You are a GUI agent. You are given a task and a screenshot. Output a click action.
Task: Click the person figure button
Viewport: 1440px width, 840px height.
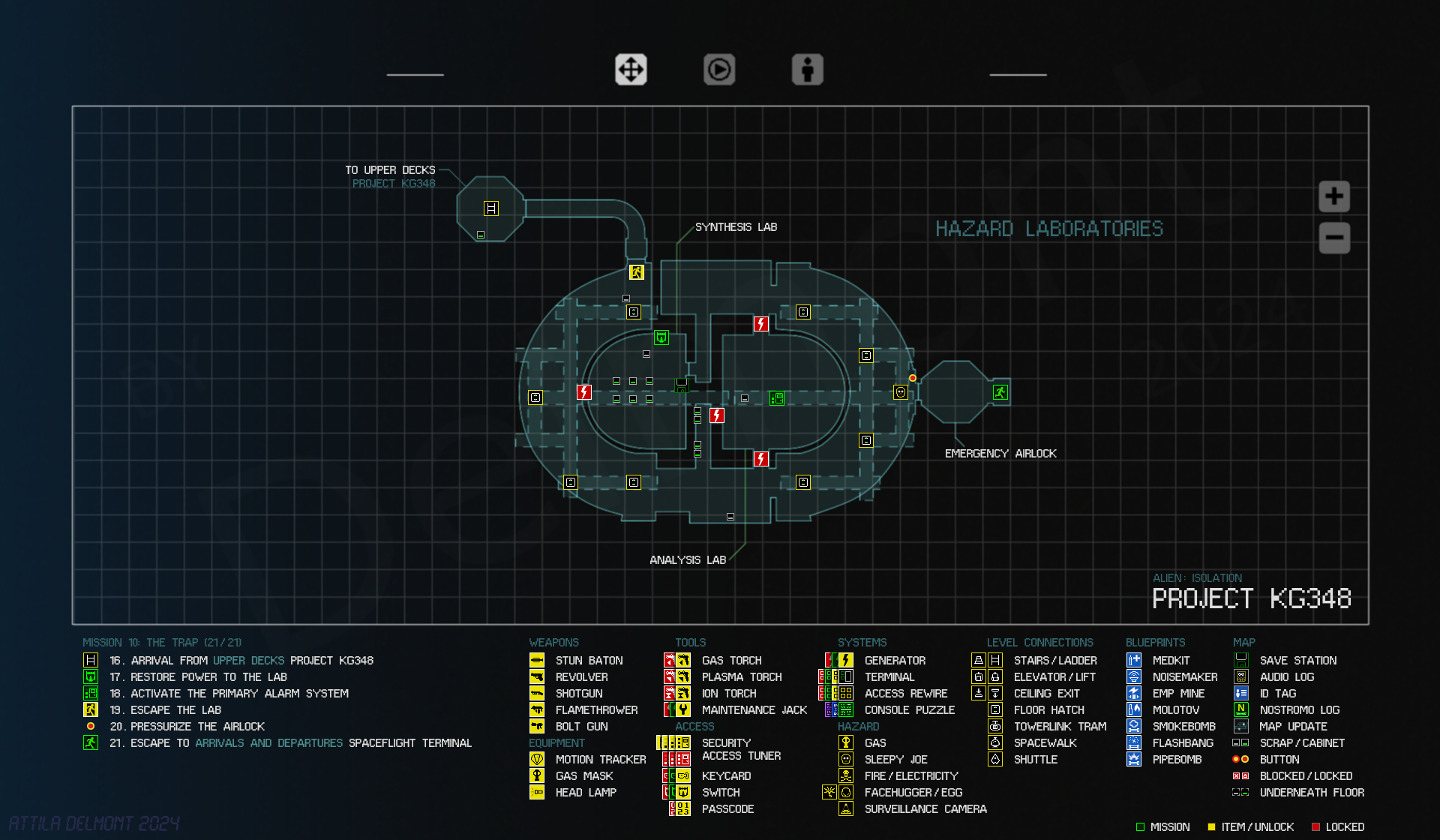pyautogui.click(x=808, y=70)
